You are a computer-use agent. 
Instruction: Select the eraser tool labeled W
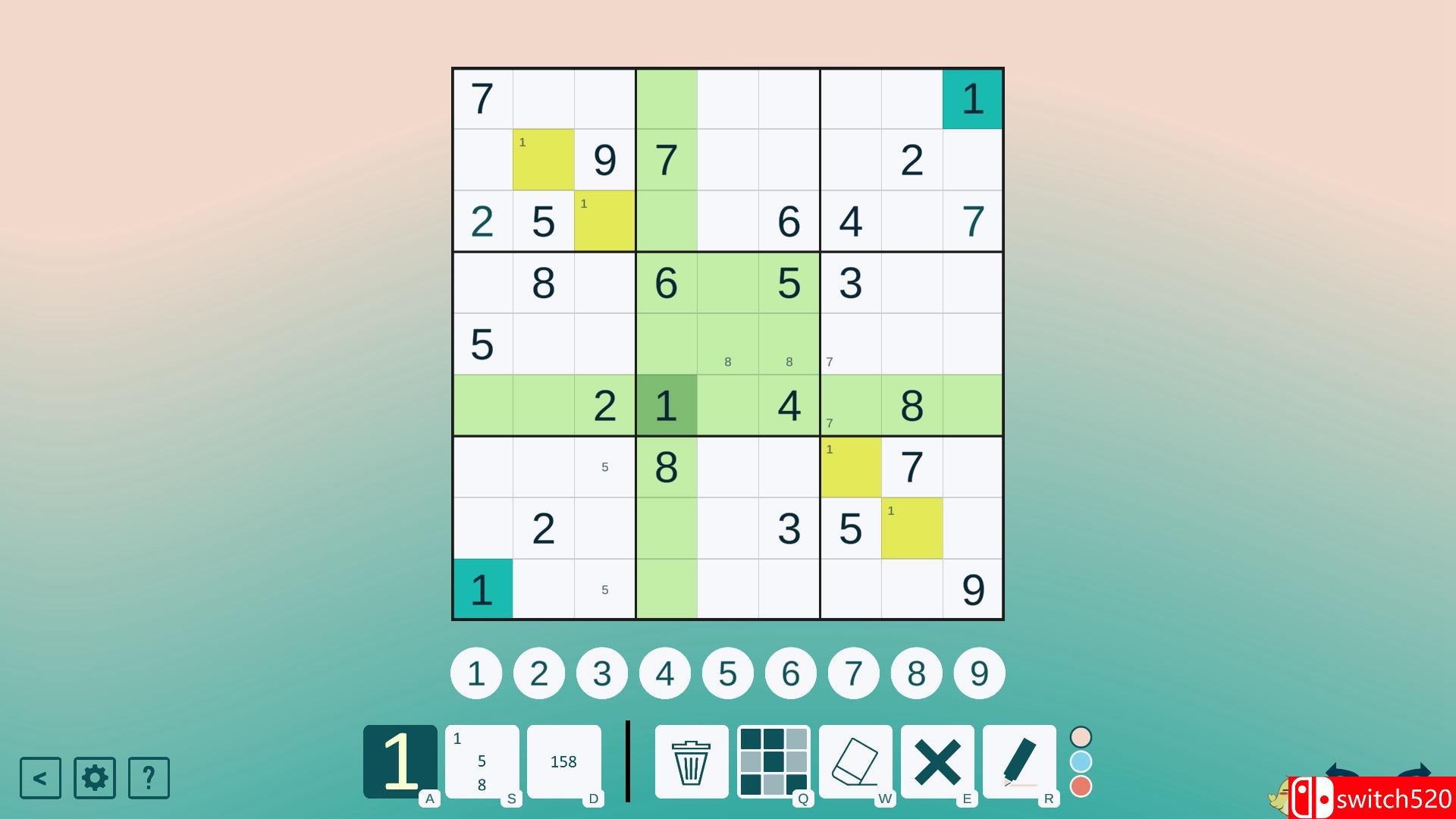click(856, 761)
